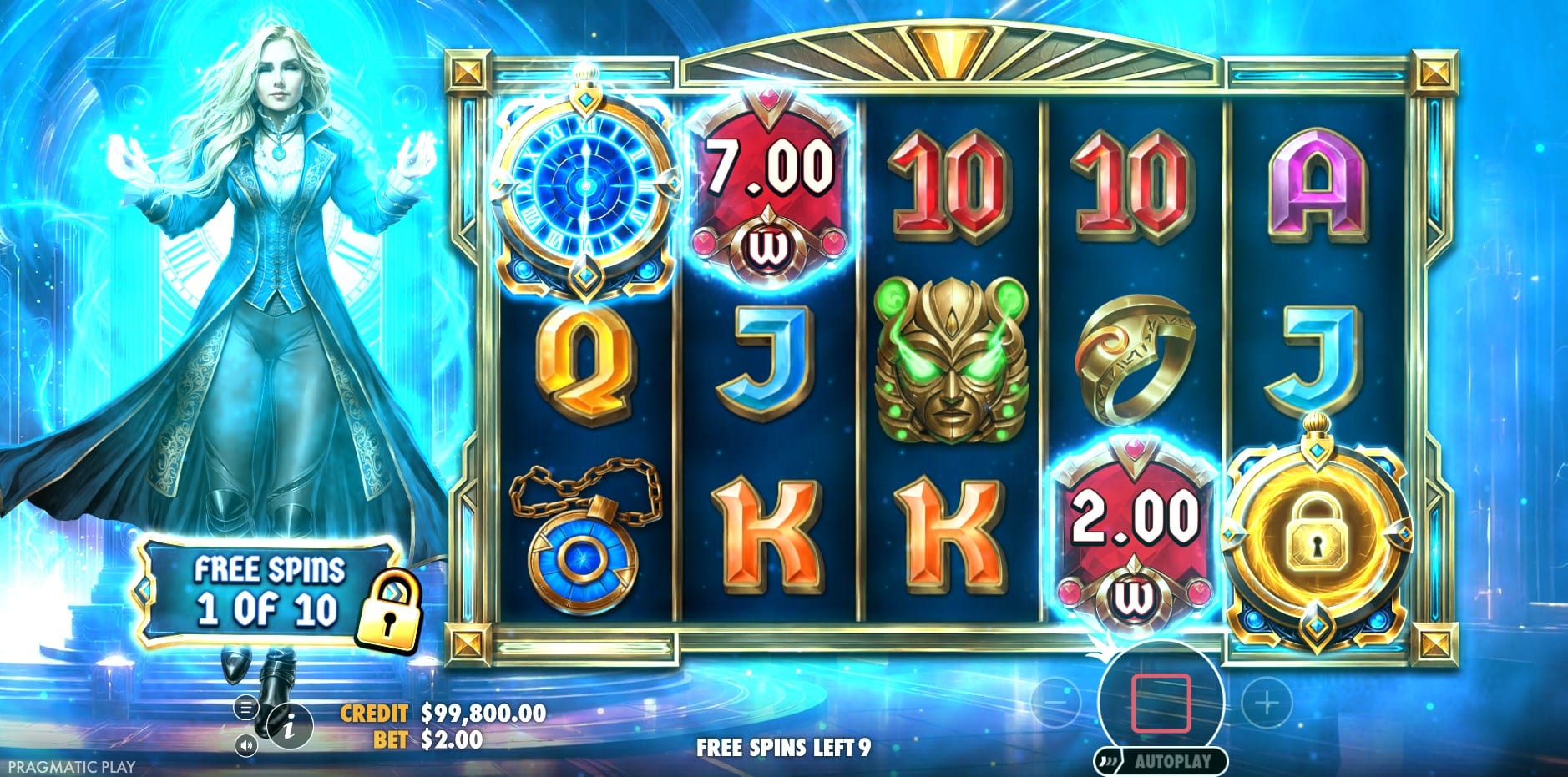
Task: Stop the spin with the red square button
Action: click(1161, 703)
